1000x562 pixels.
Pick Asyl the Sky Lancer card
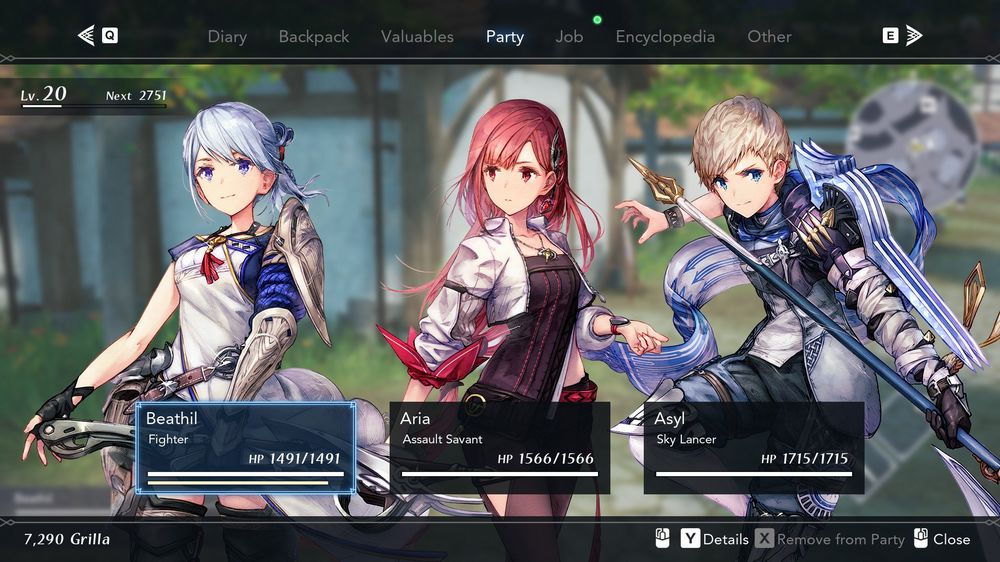[753, 448]
